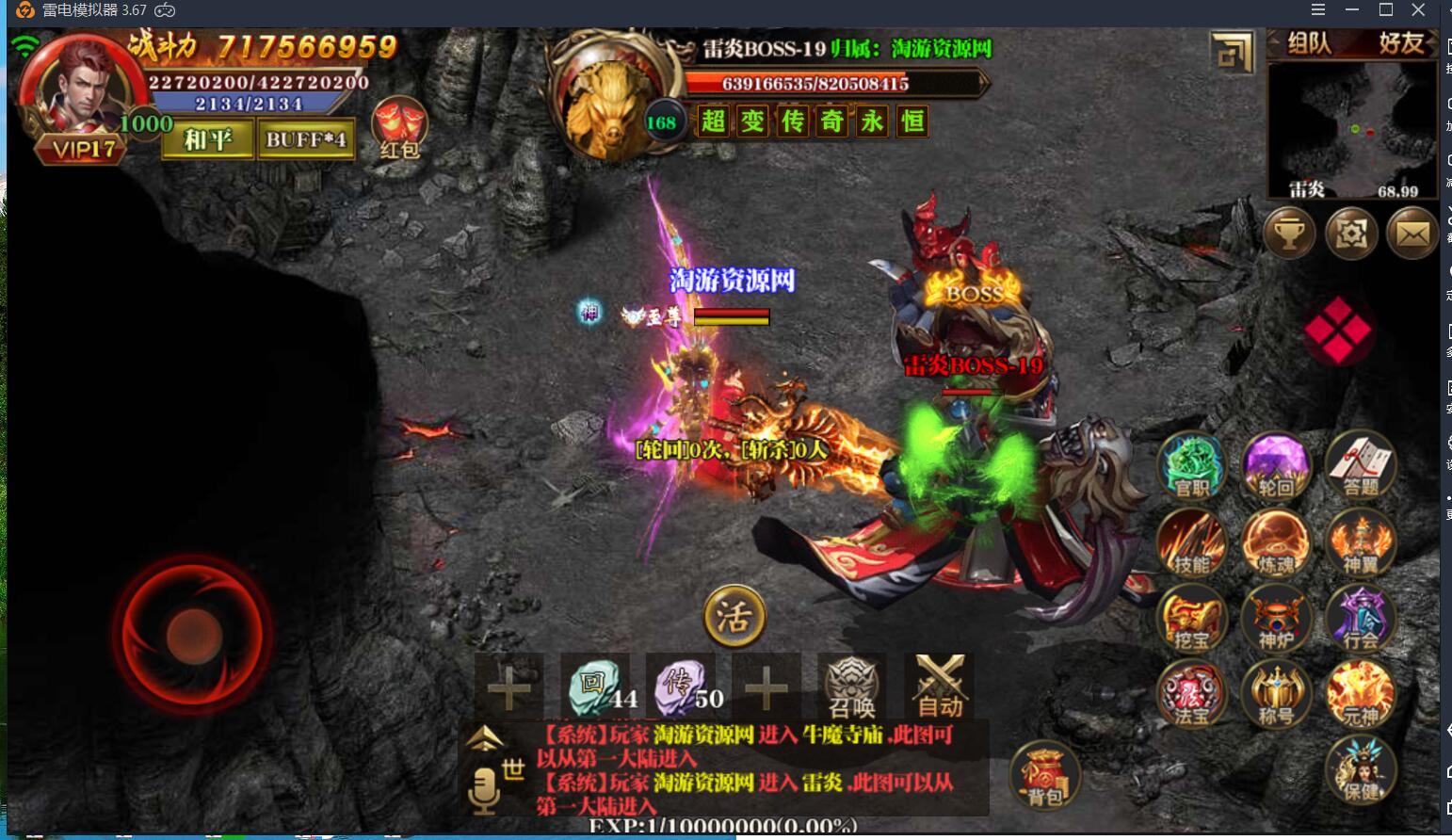Open the 技能 skills menu
The image size is (1452, 840).
pos(1192,542)
